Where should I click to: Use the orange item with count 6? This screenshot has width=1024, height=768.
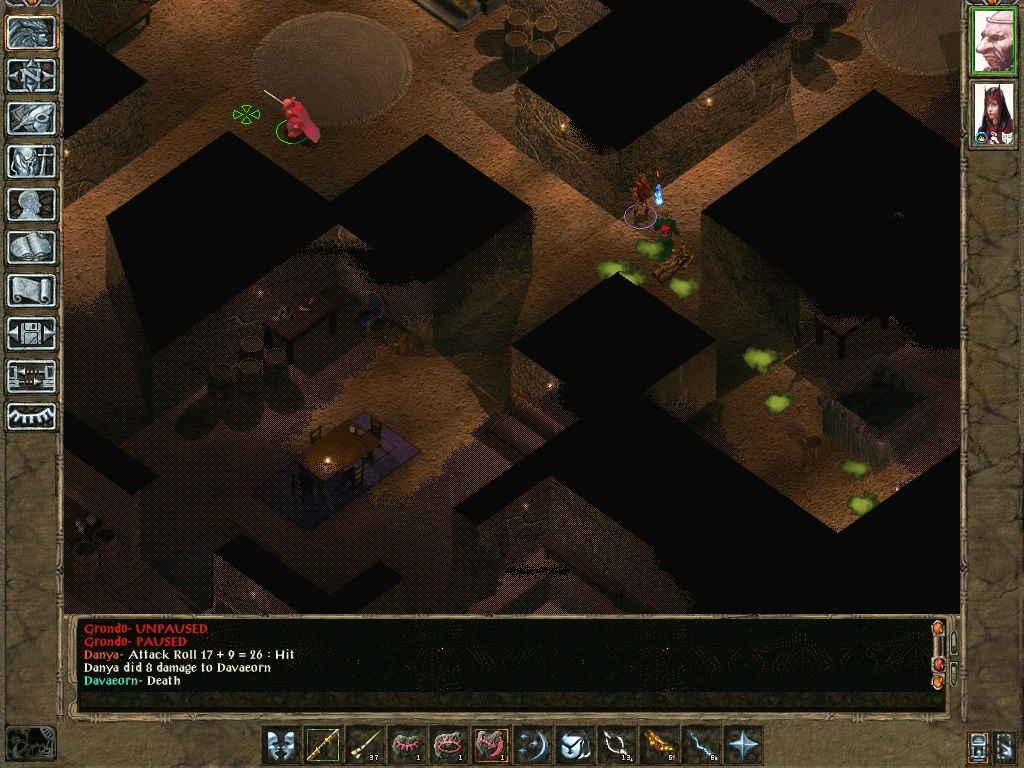pos(659,745)
